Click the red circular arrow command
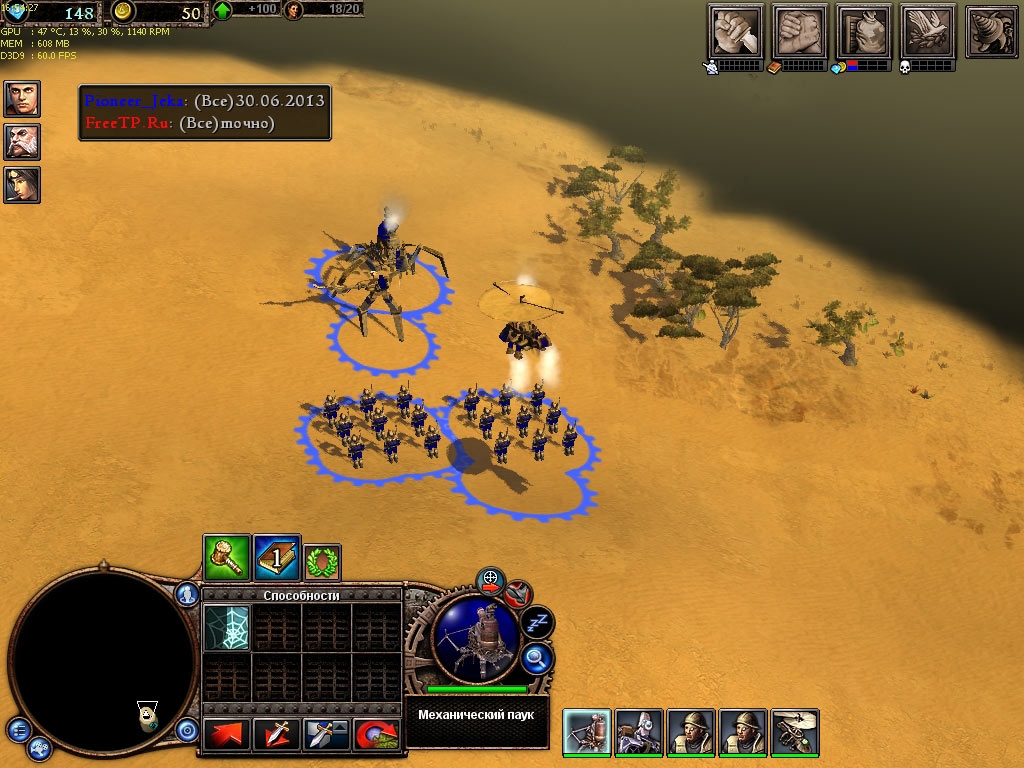The image size is (1024, 768). [x=377, y=735]
